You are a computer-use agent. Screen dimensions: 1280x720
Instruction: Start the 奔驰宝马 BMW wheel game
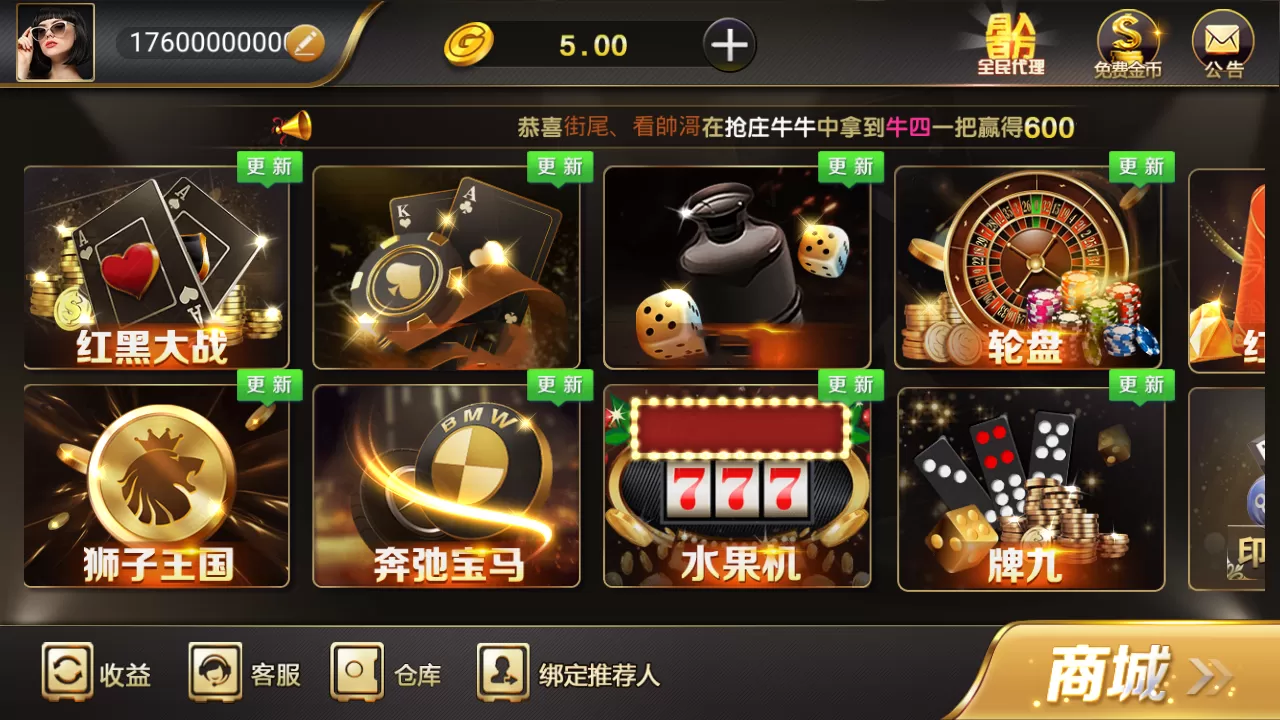[x=446, y=485]
